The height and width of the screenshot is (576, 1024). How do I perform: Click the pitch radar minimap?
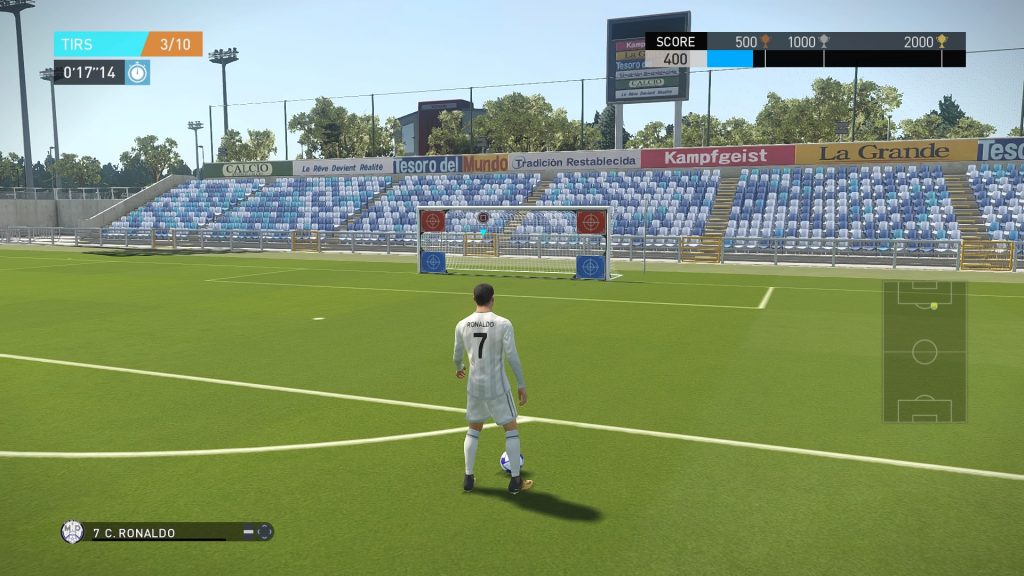point(924,351)
